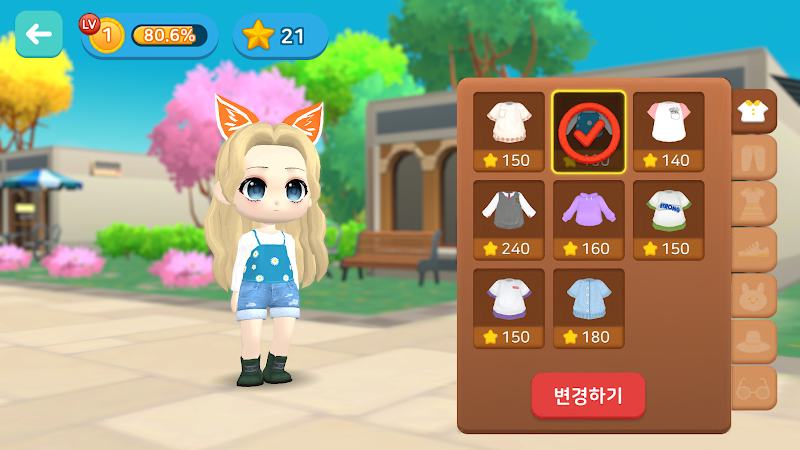
Task: Pick the pink-sleeved white tee for 140
Action: (x=669, y=132)
